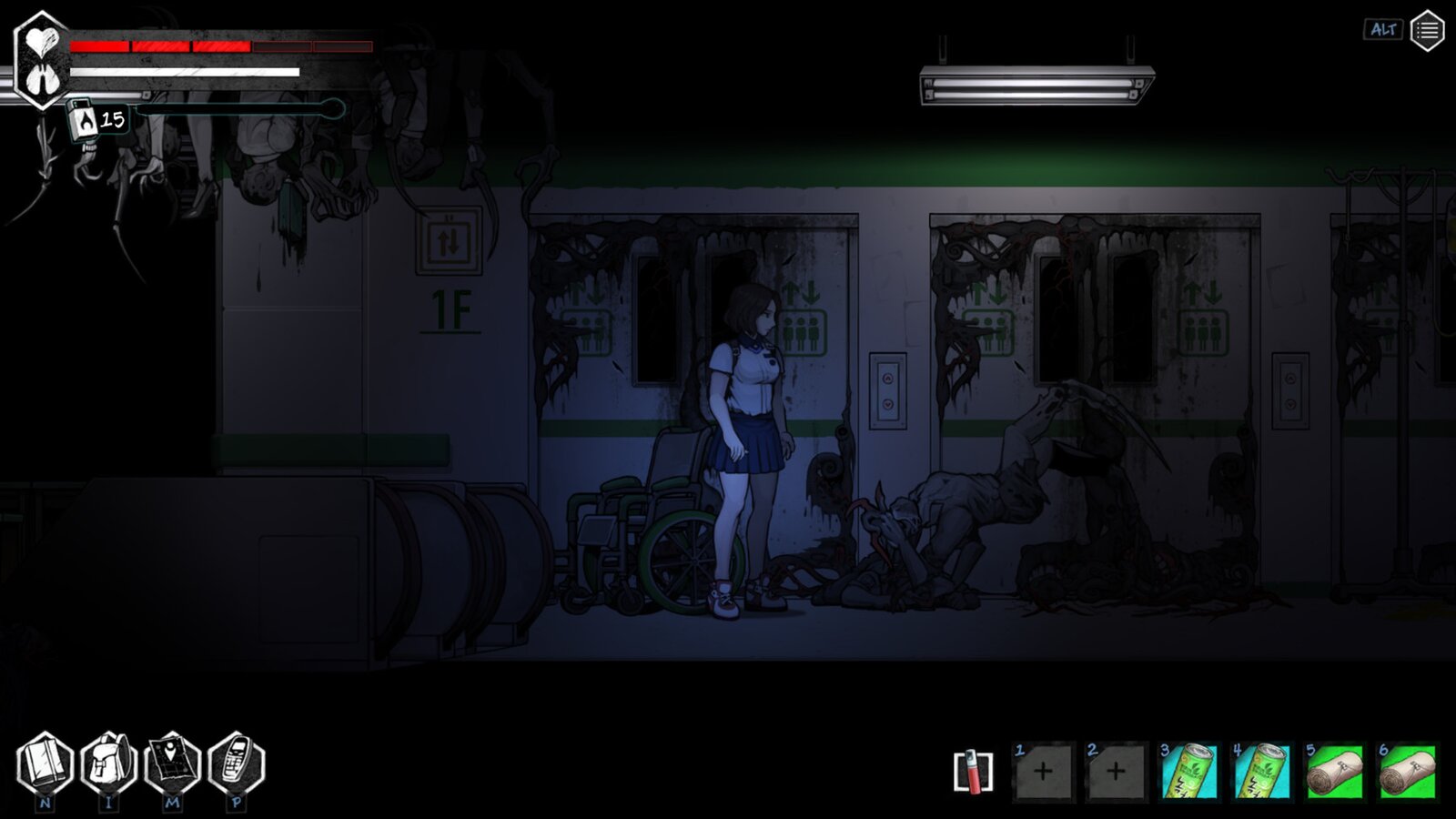Viewport: 1456px width, 819px height.
Task: Click the white stamina bar
Action: [x=182, y=73]
